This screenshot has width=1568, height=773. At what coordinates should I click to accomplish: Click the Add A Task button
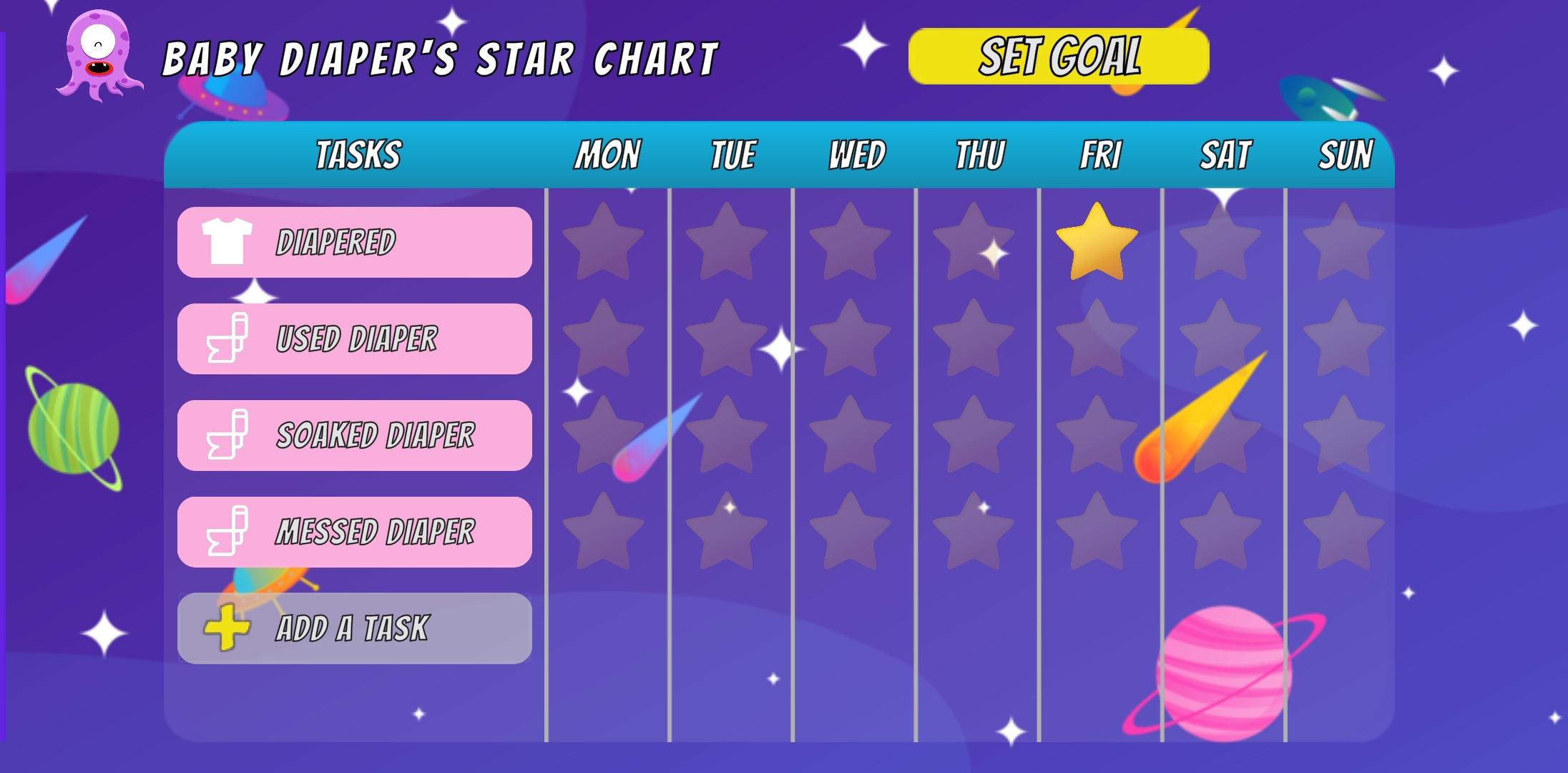tap(354, 628)
